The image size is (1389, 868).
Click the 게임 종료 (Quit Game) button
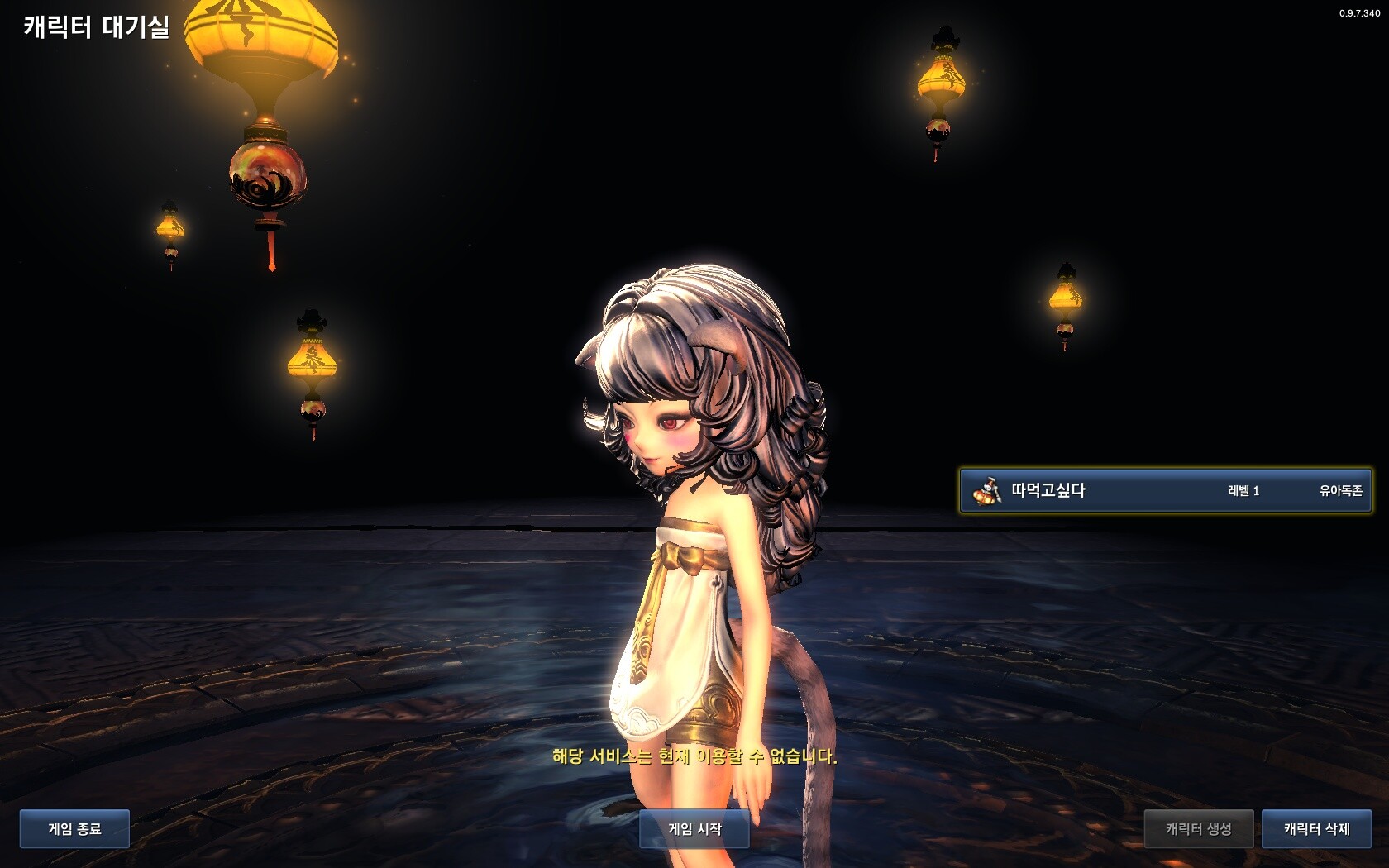pos(74,828)
